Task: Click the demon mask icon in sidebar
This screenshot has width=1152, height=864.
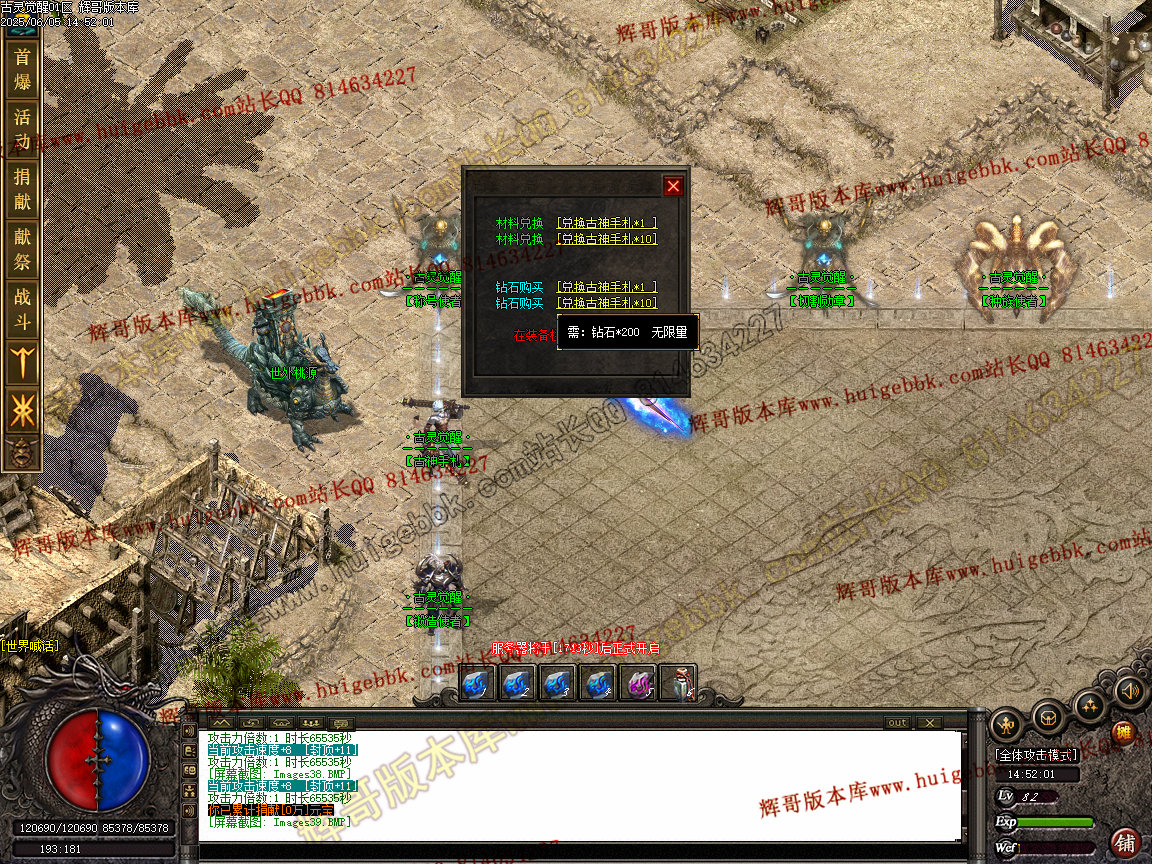Action: pyautogui.click(x=22, y=451)
